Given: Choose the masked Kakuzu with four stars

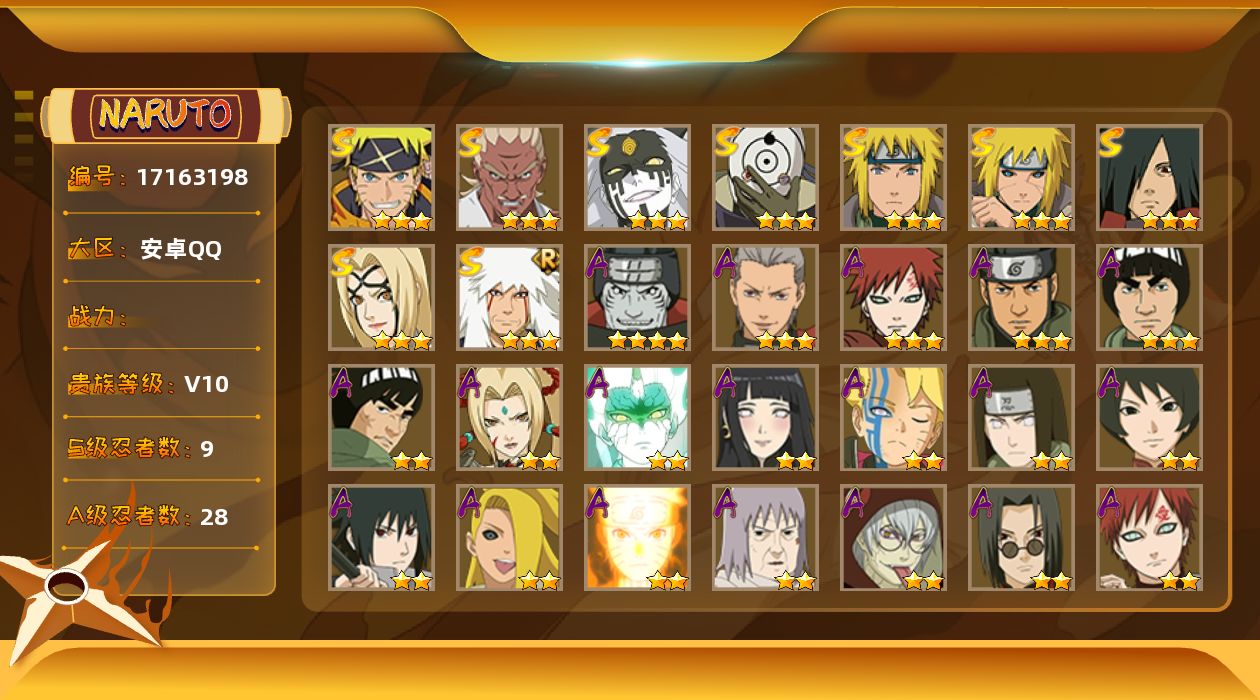Looking at the screenshot, I should point(637,298).
